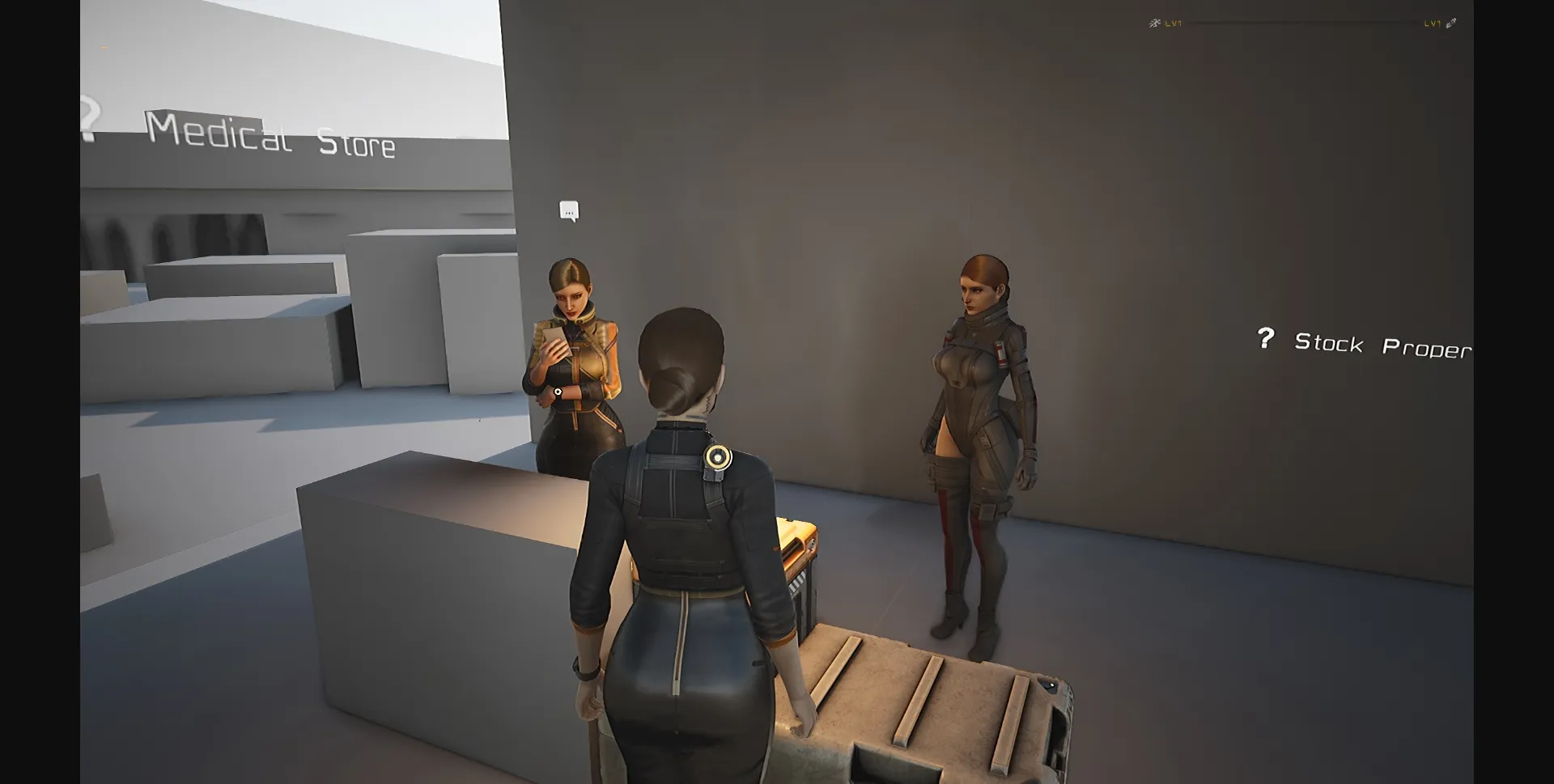Click the question mark near the Medical Store sign
The image size is (1554, 784).
click(x=89, y=116)
